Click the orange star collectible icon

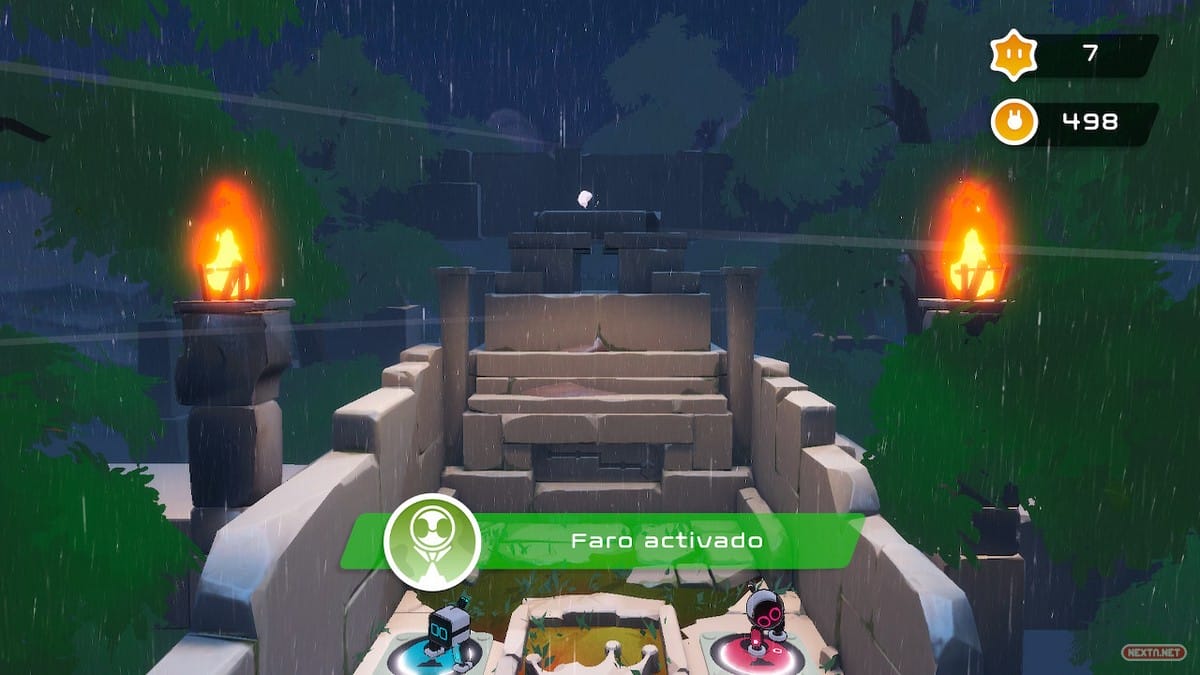pos(1012,54)
